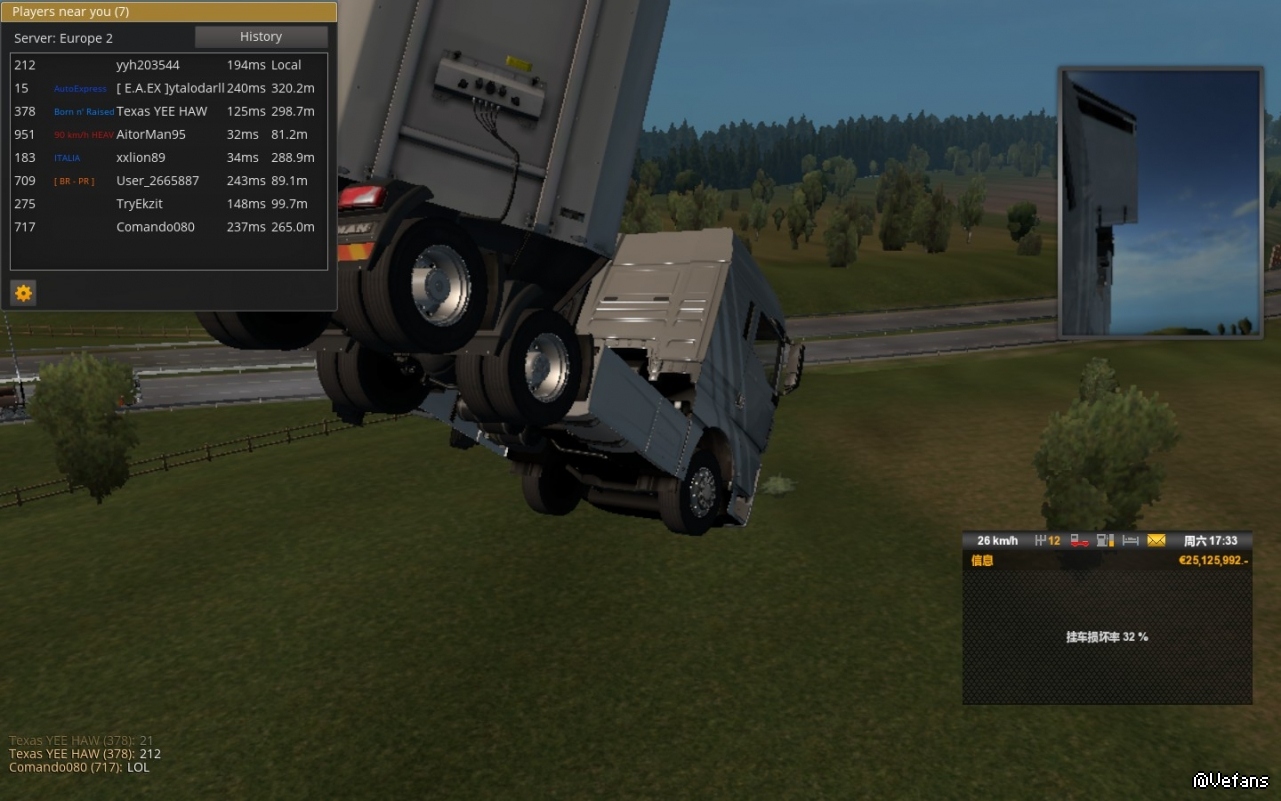Click the bed rest icon

click(x=1131, y=541)
